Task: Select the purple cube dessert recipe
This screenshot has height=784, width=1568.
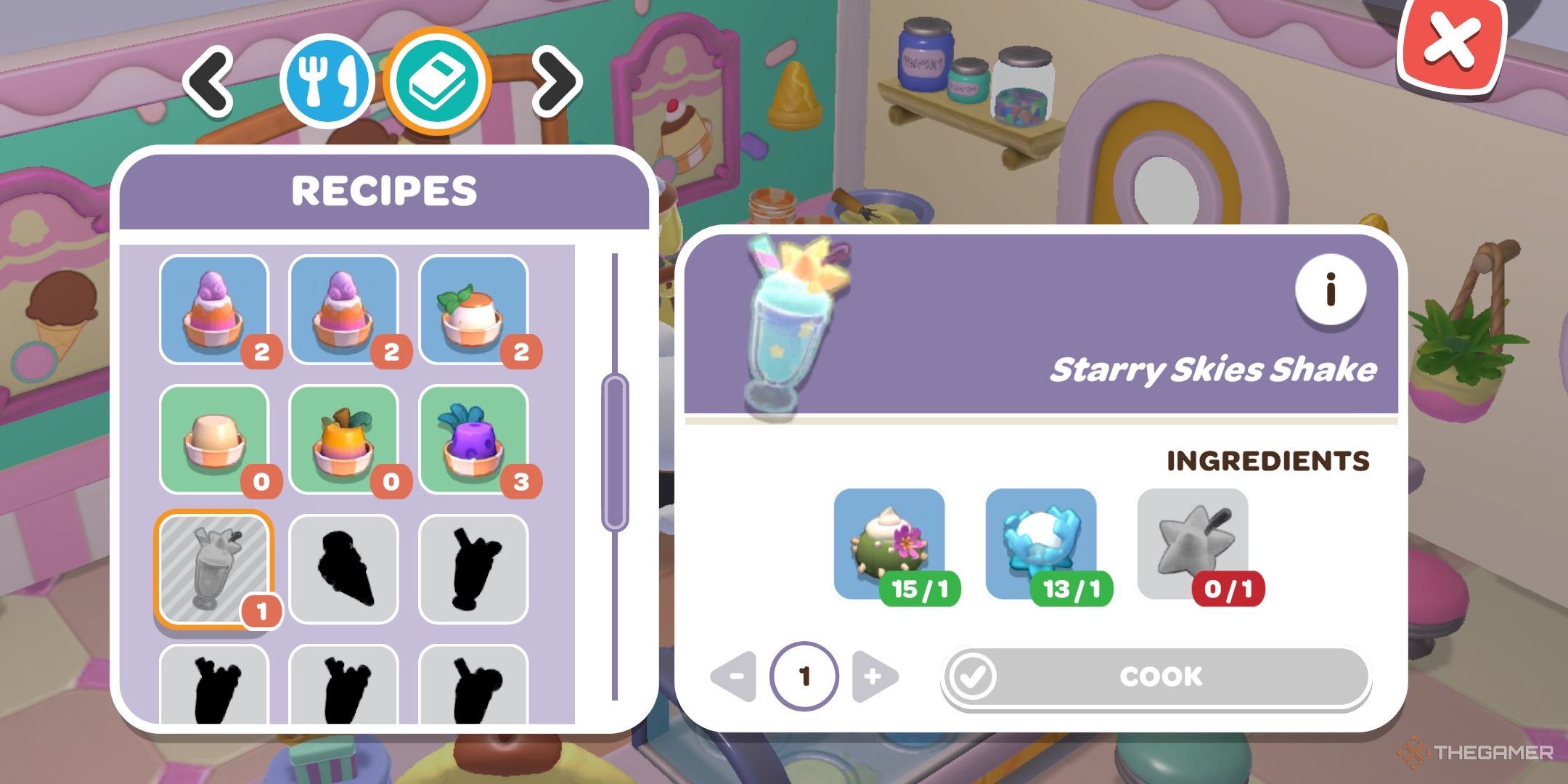Action: tap(473, 439)
